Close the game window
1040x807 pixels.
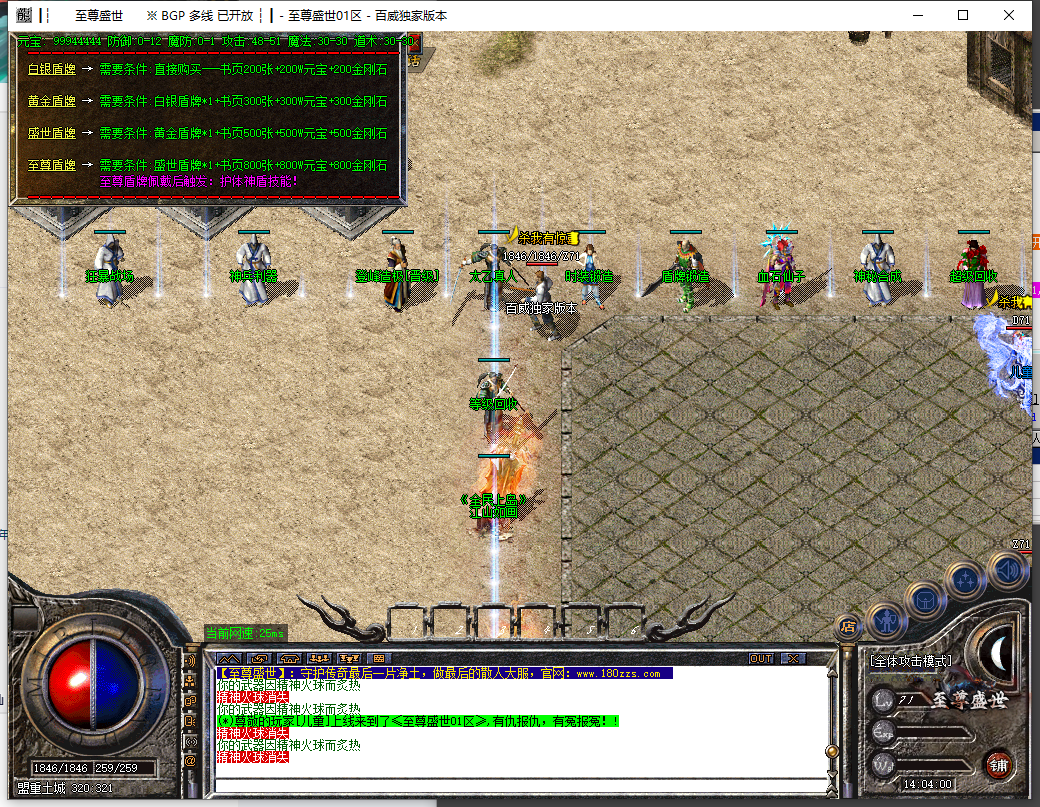pos(1009,15)
